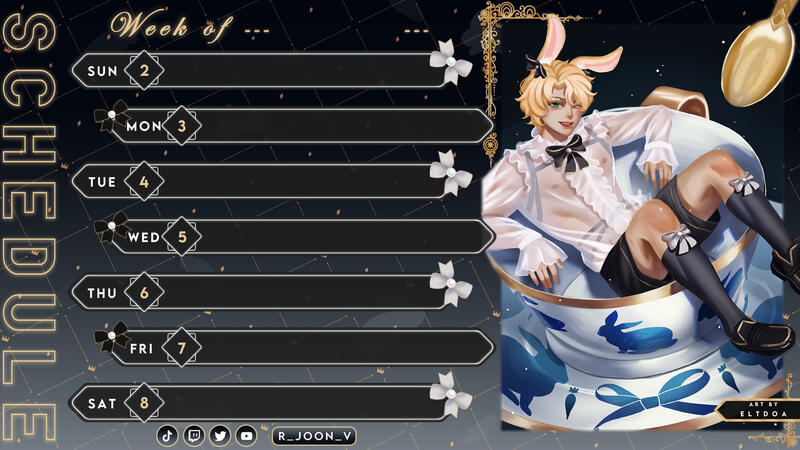Open the Twitch icon
Screen dimensions: 800x450
point(194,436)
